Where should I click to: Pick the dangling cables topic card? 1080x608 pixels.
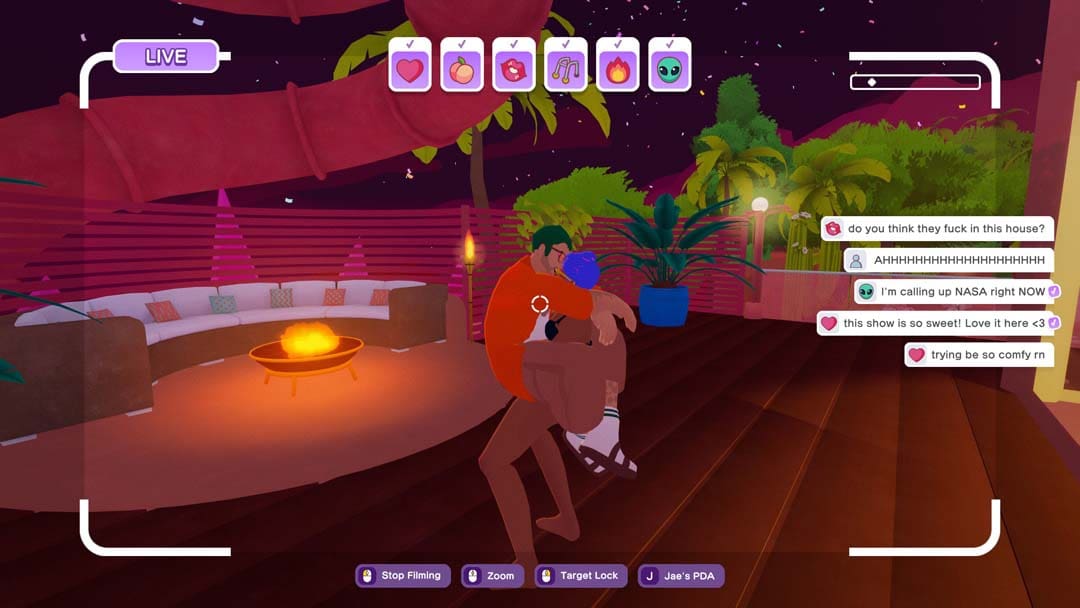pyautogui.click(x=566, y=68)
